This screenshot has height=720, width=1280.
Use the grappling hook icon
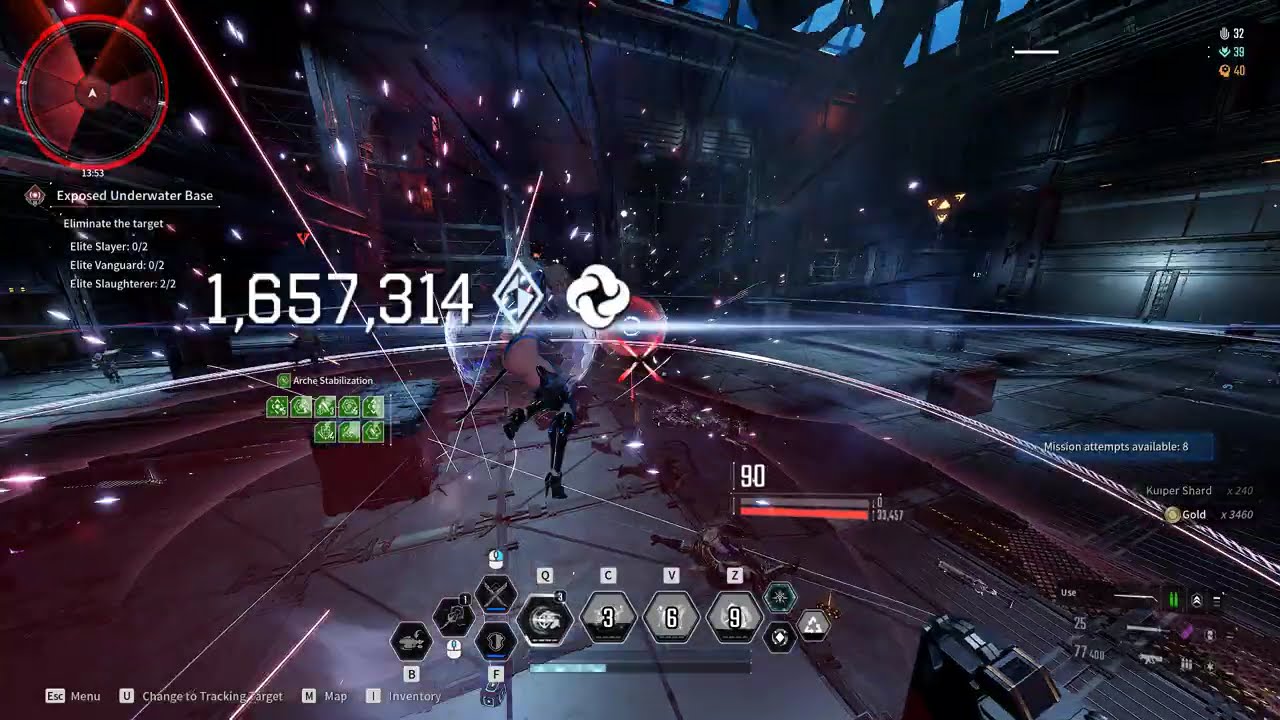click(453, 616)
